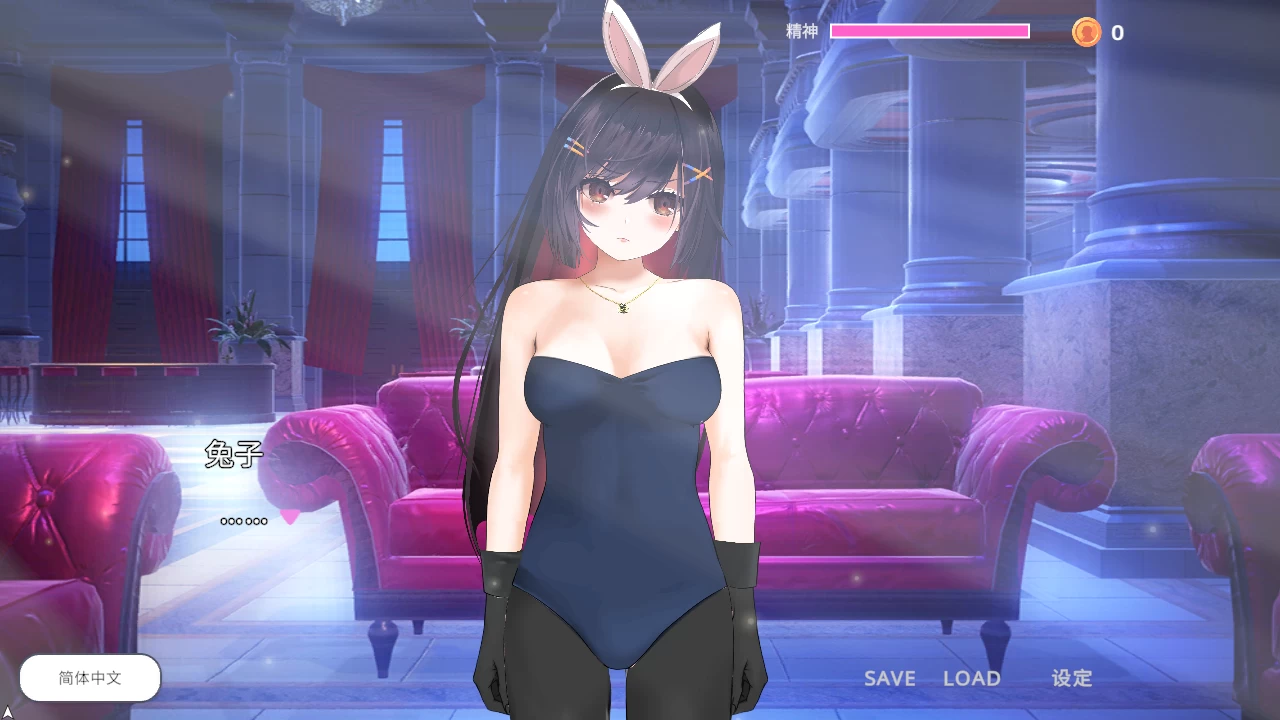Open the 简体中文 language selector
The width and height of the screenshot is (1280, 720).
pos(89,677)
